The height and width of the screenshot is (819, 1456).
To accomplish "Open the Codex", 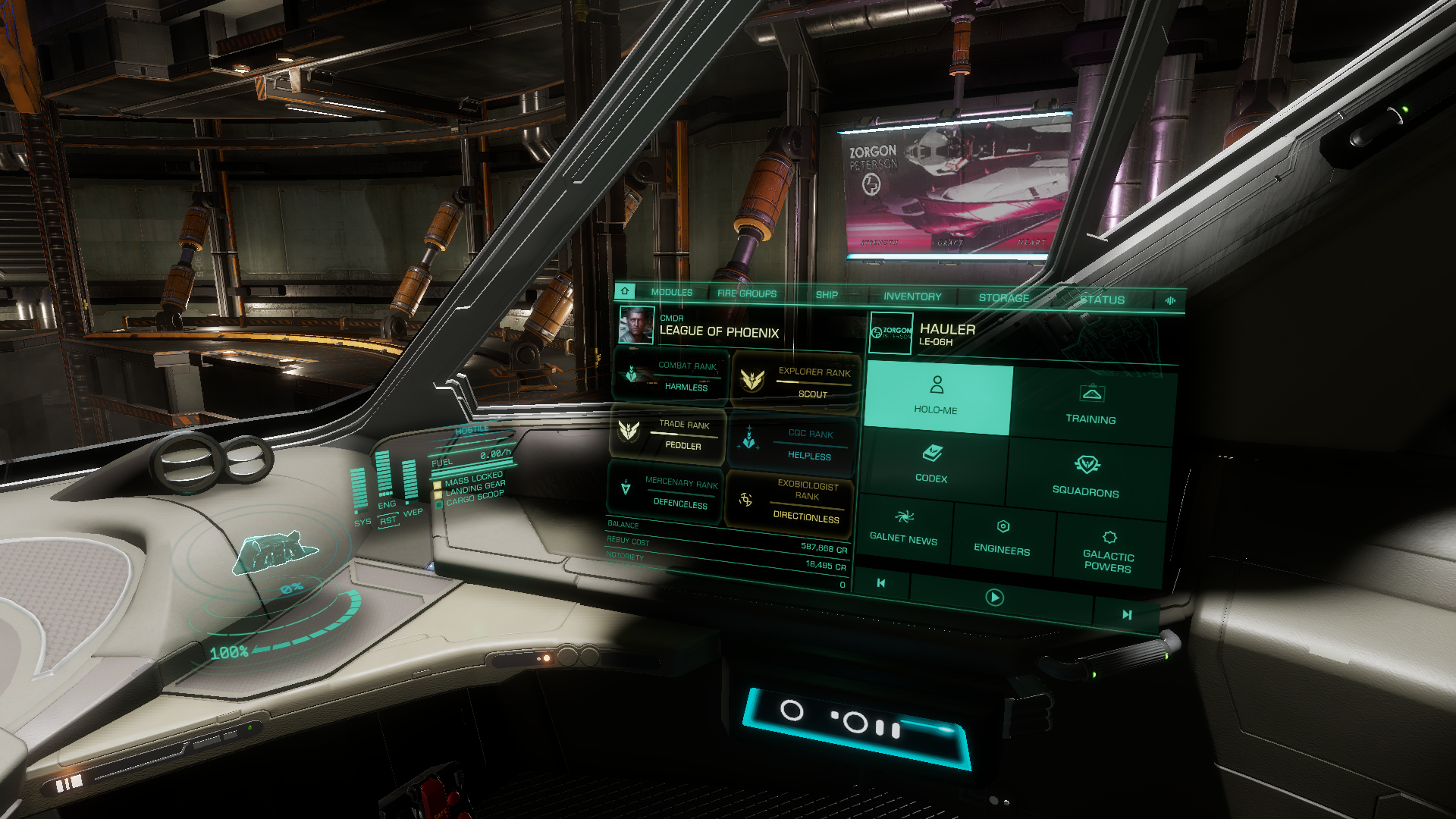I will pyautogui.click(x=932, y=463).
